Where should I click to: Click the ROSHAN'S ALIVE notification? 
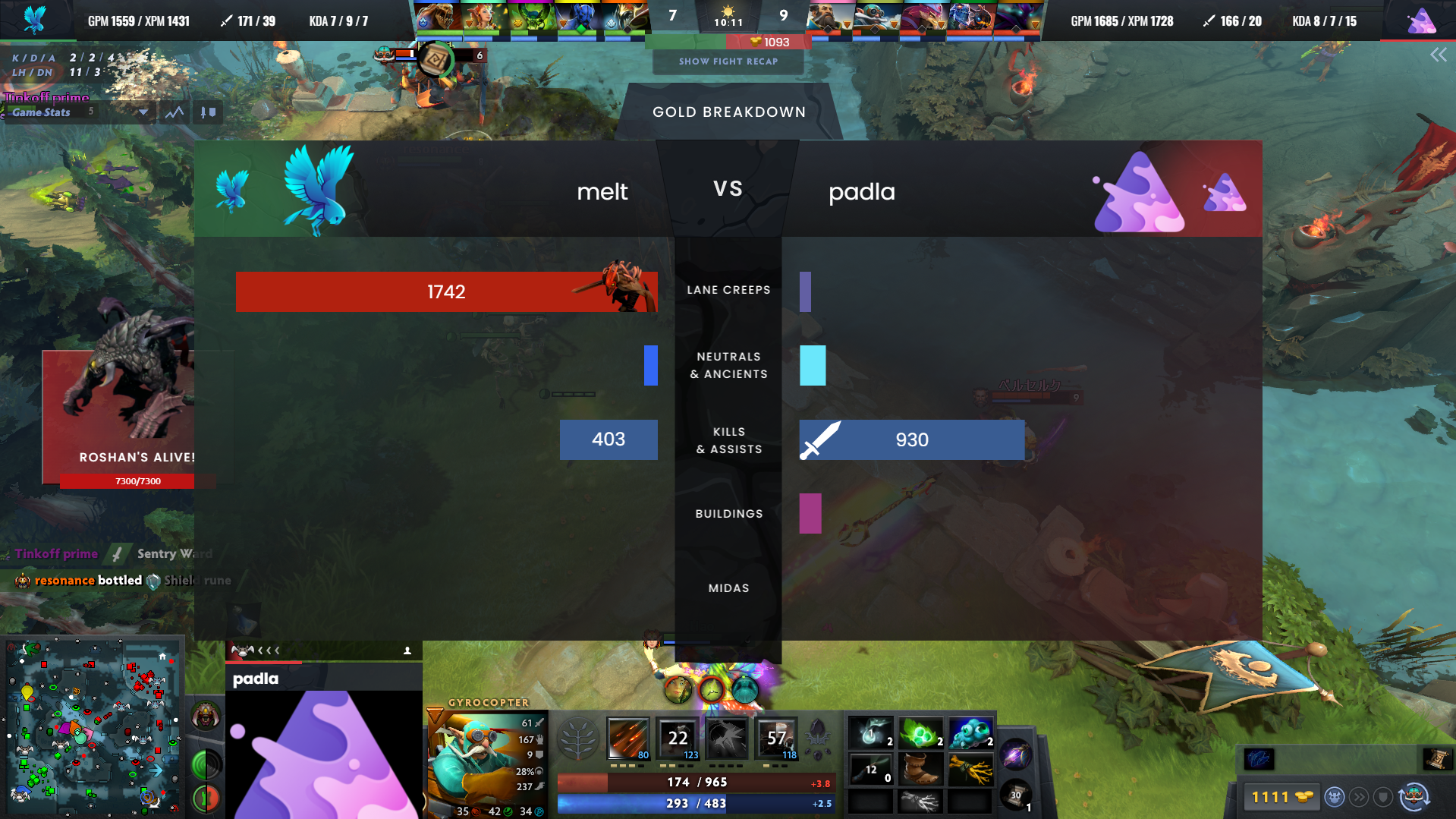(x=137, y=457)
